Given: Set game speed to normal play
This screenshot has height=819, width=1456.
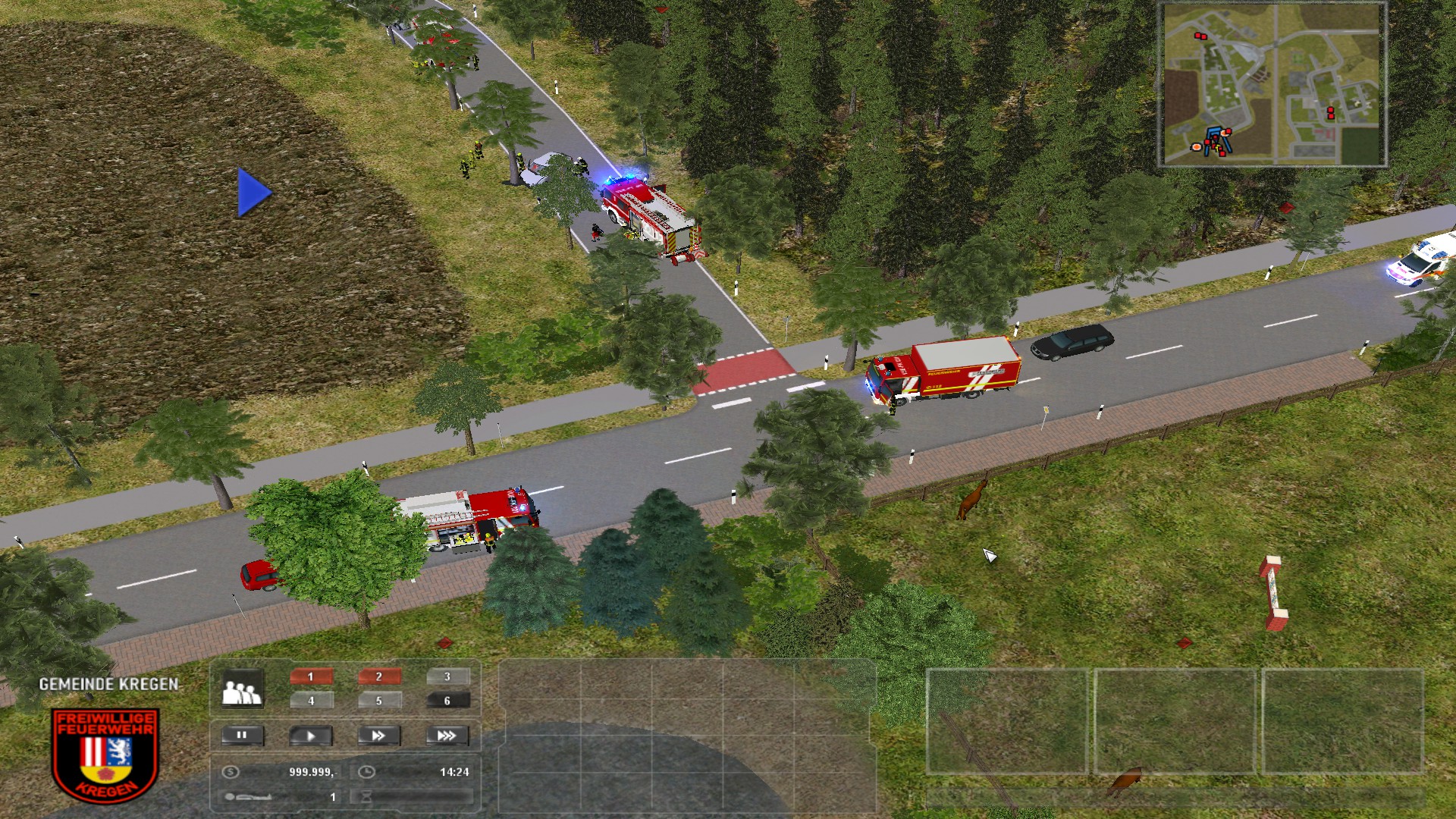Looking at the screenshot, I should 311,736.
